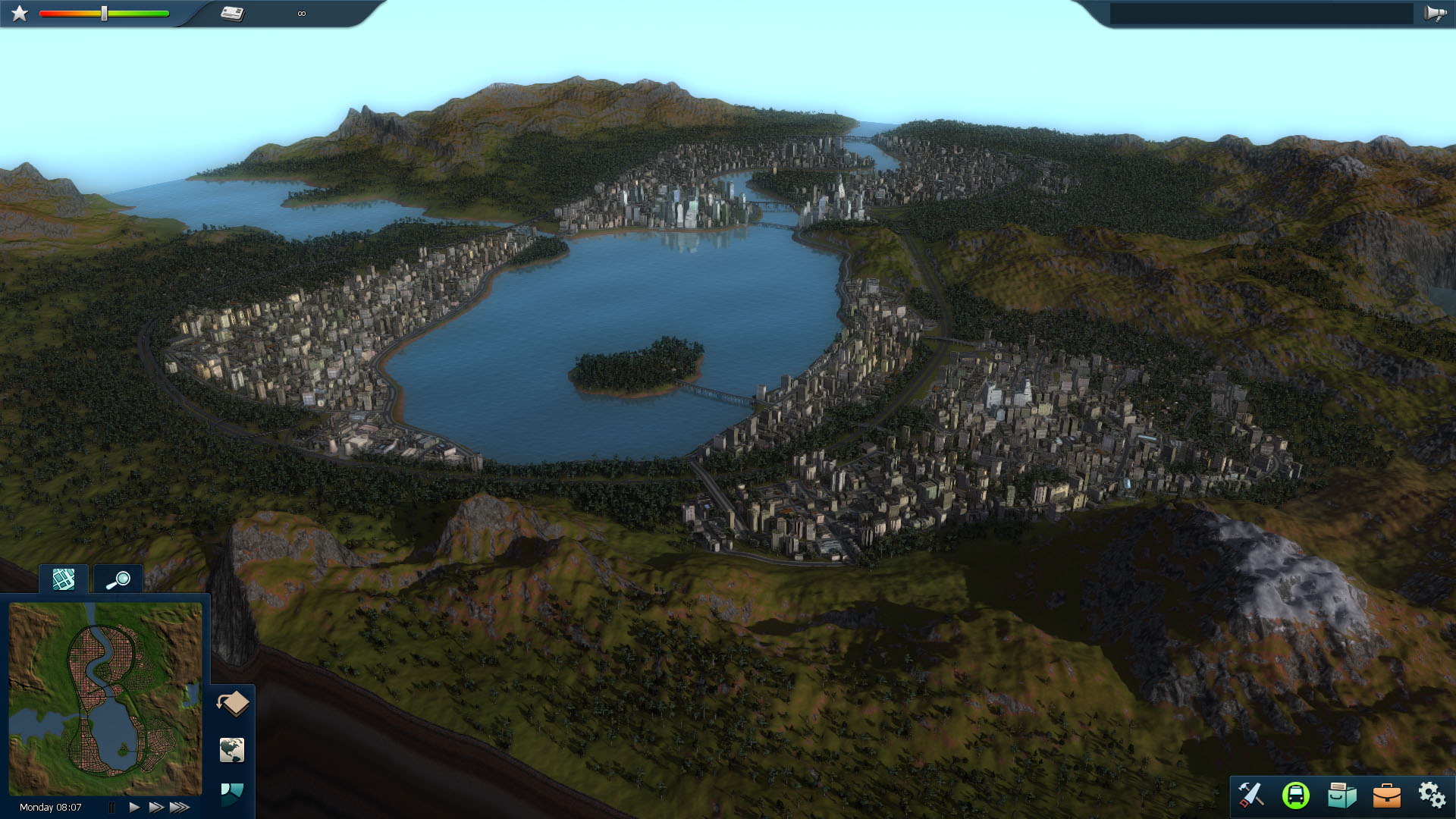Click the dark message ticker bar
The height and width of the screenshot is (819, 1456).
(x=1261, y=14)
